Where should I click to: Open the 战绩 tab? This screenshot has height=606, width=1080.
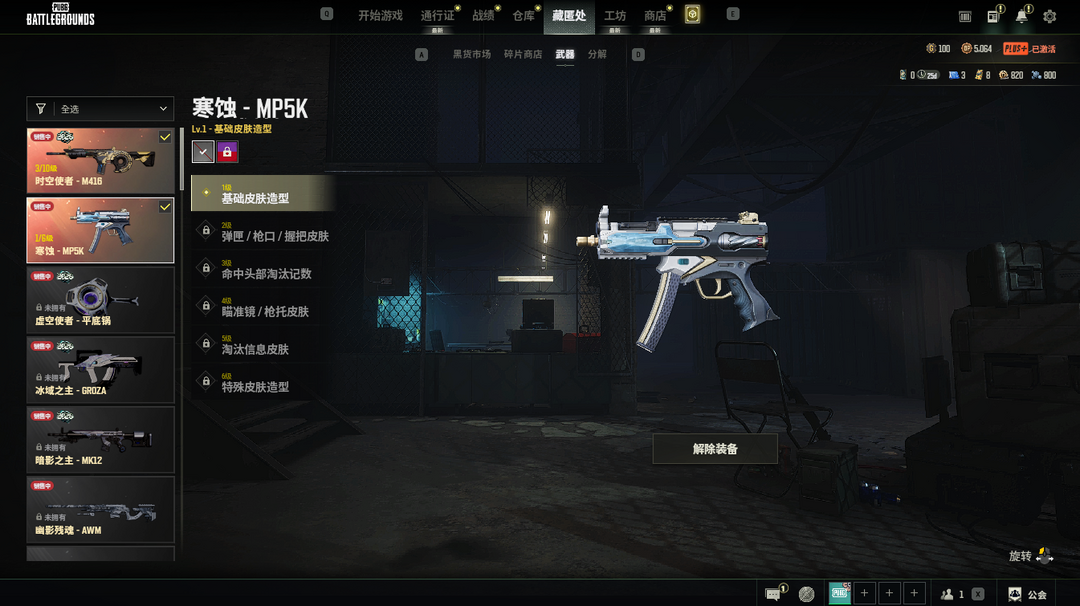point(483,16)
